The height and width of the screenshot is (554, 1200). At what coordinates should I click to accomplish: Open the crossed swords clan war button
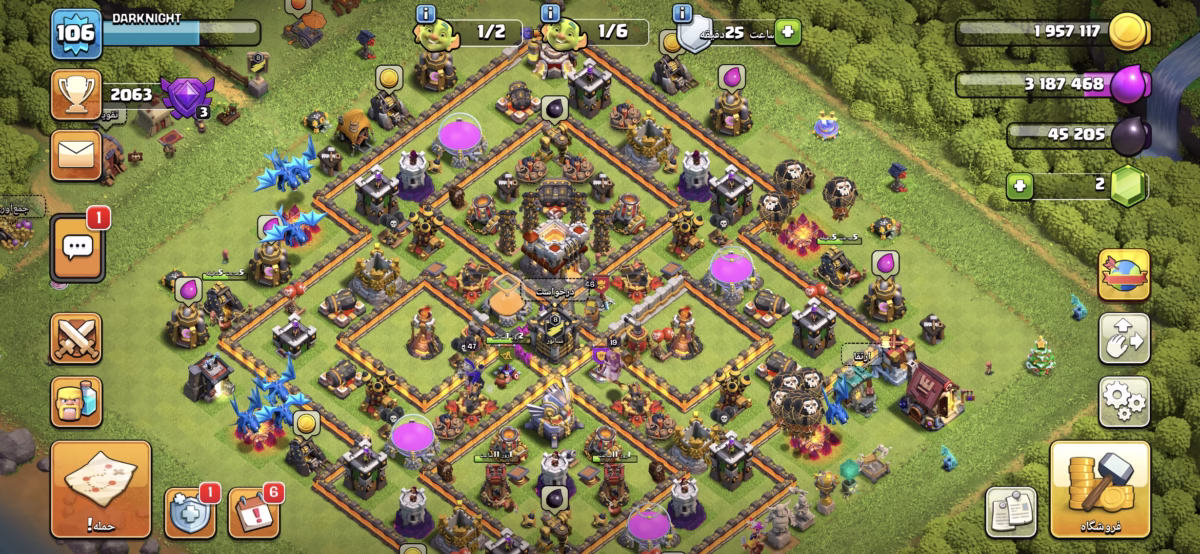click(x=76, y=338)
